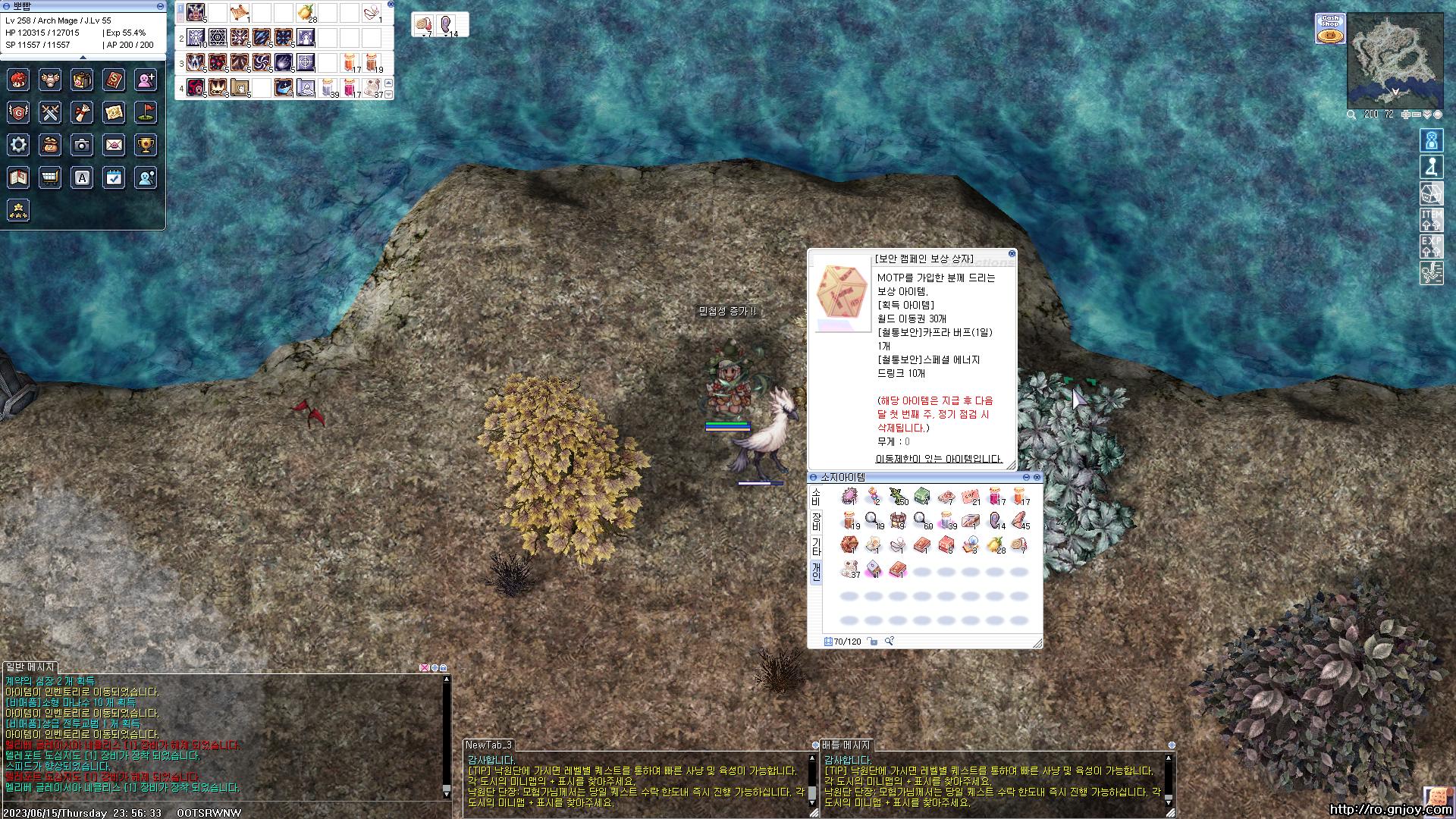1456x819 pixels.
Task: Close the inventory window
Action: click(1037, 477)
